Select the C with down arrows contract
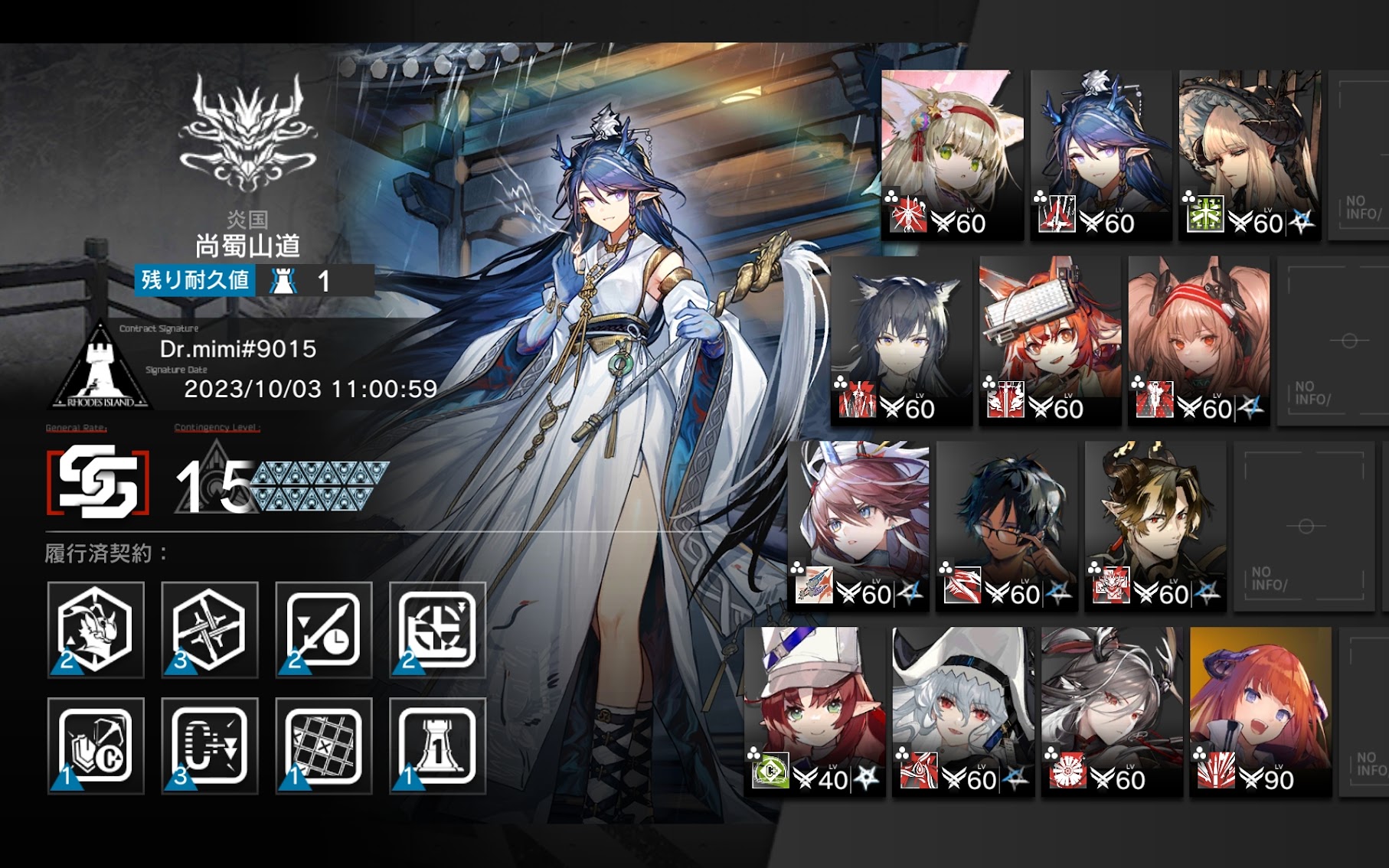Screen dimensions: 1389x868 click(209, 746)
